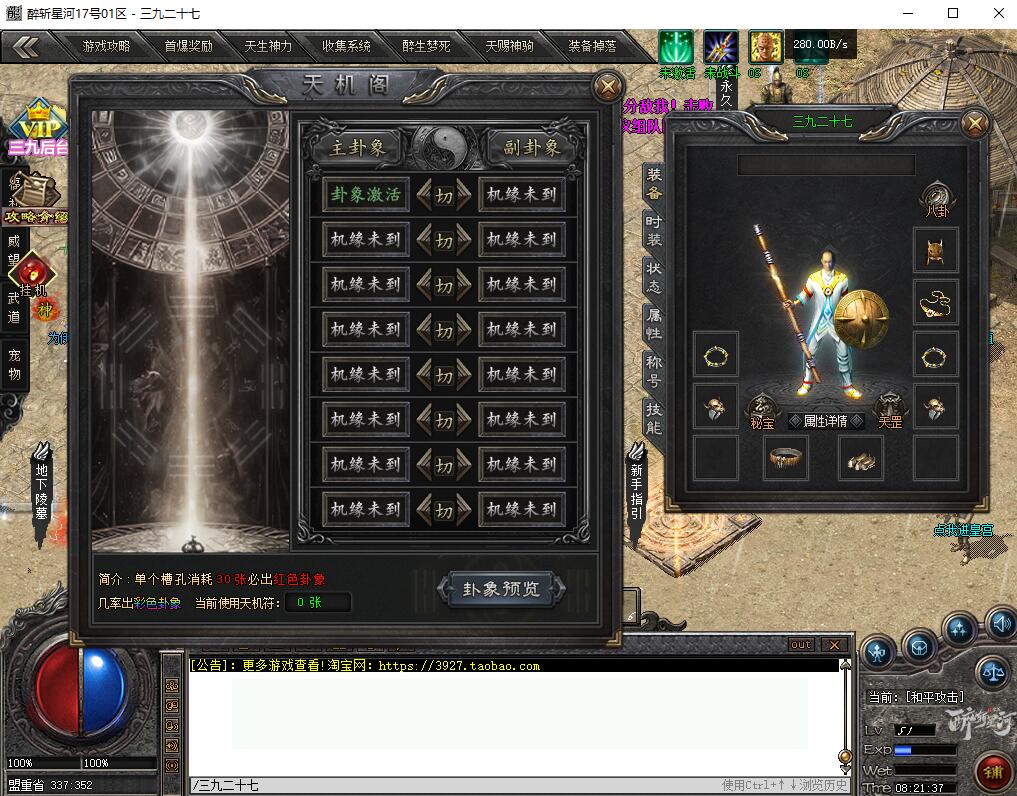
Task: Close the 天机阁 window
Action: pos(607,87)
